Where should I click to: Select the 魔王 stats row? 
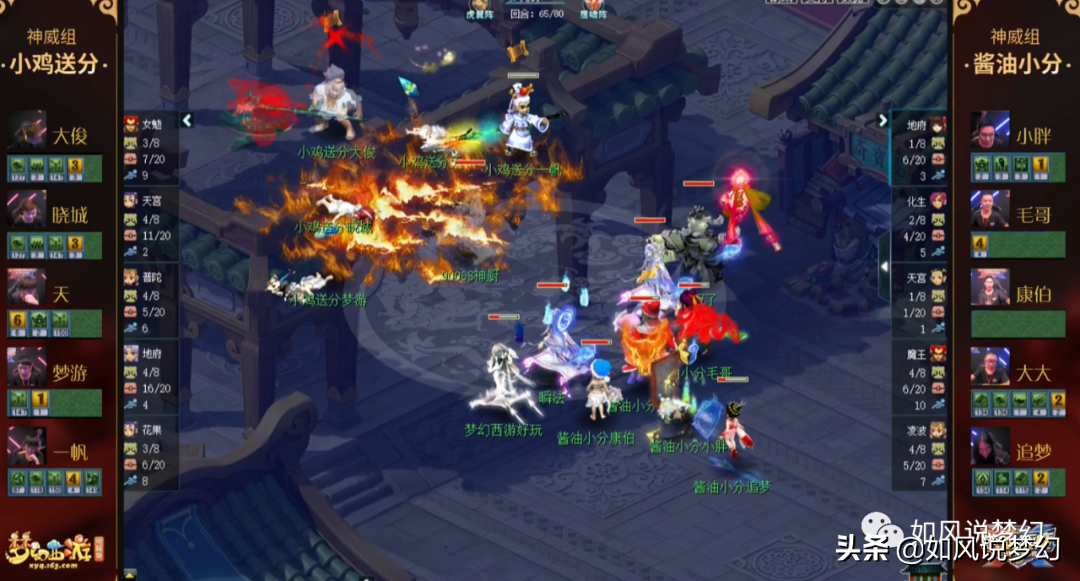pos(918,378)
